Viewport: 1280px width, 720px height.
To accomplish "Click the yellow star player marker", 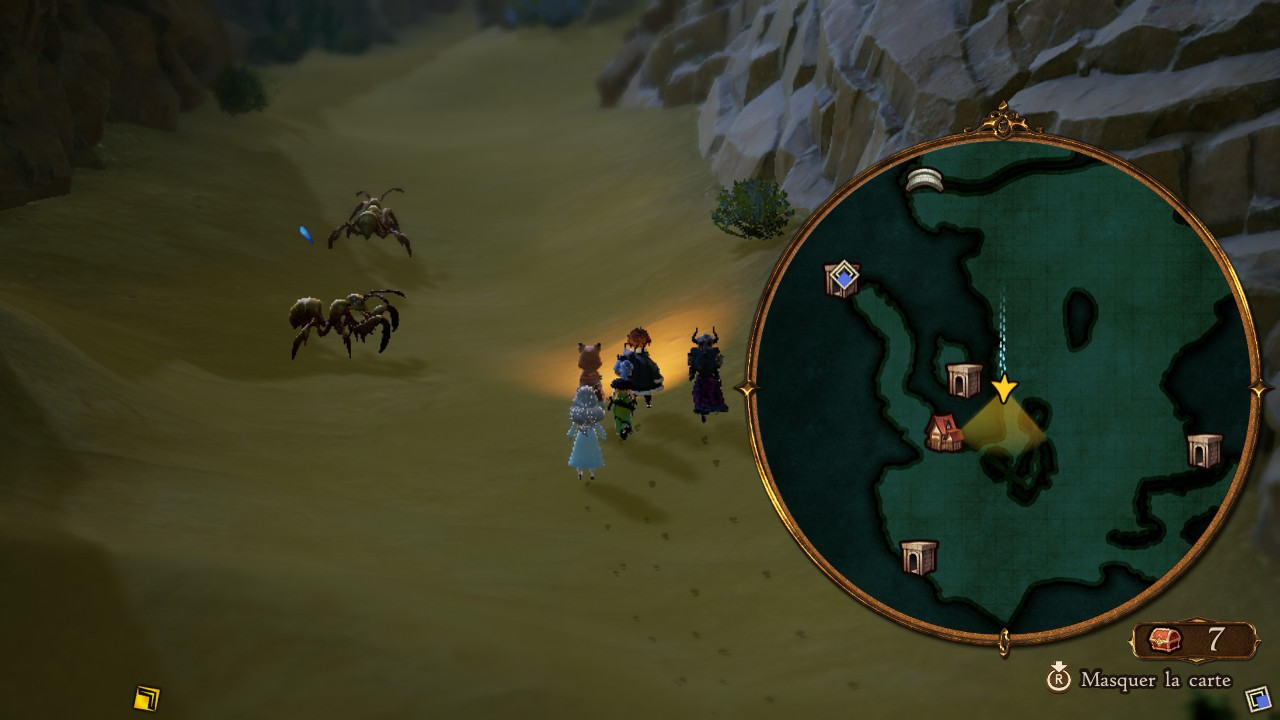I will pos(1003,388).
